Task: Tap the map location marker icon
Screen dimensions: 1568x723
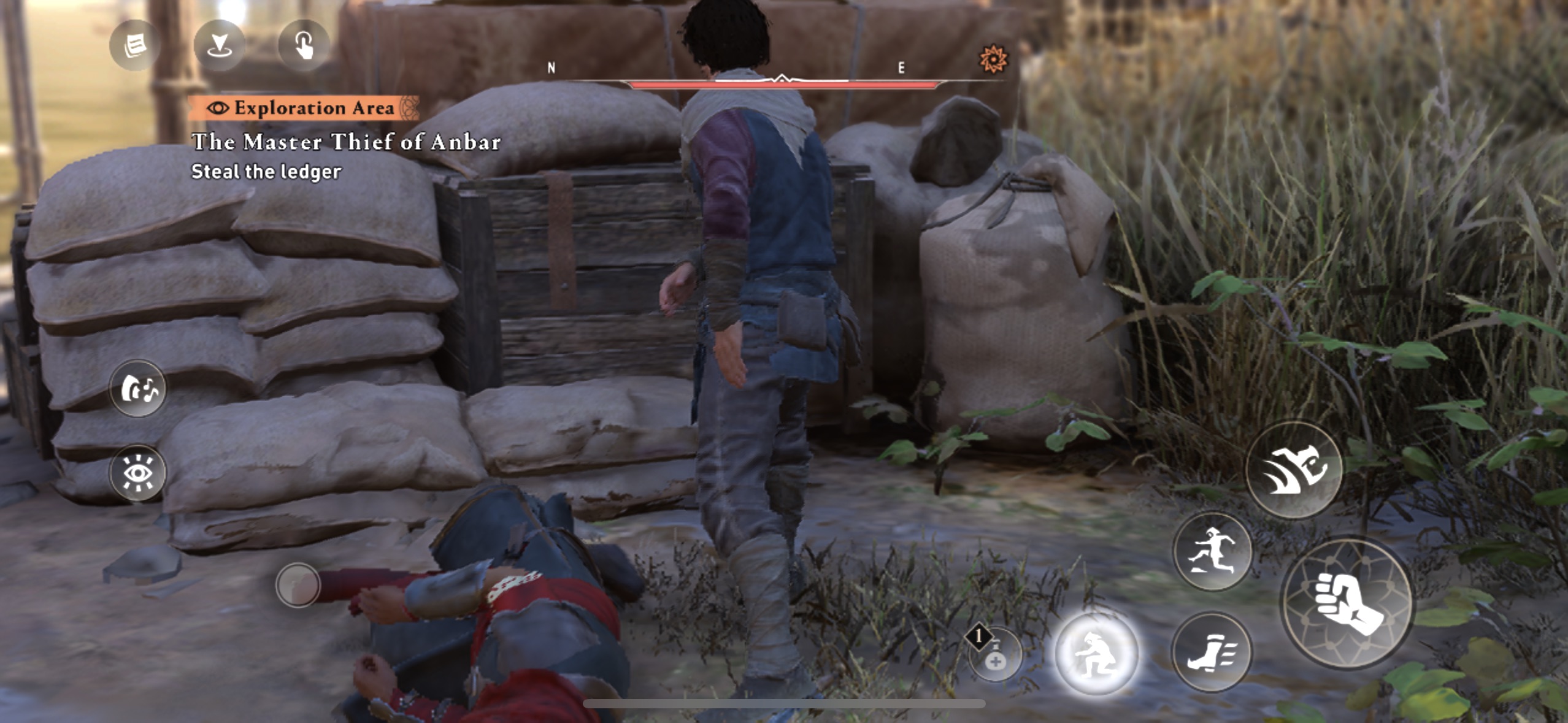Action: pyautogui.click(x=219, y=45)
